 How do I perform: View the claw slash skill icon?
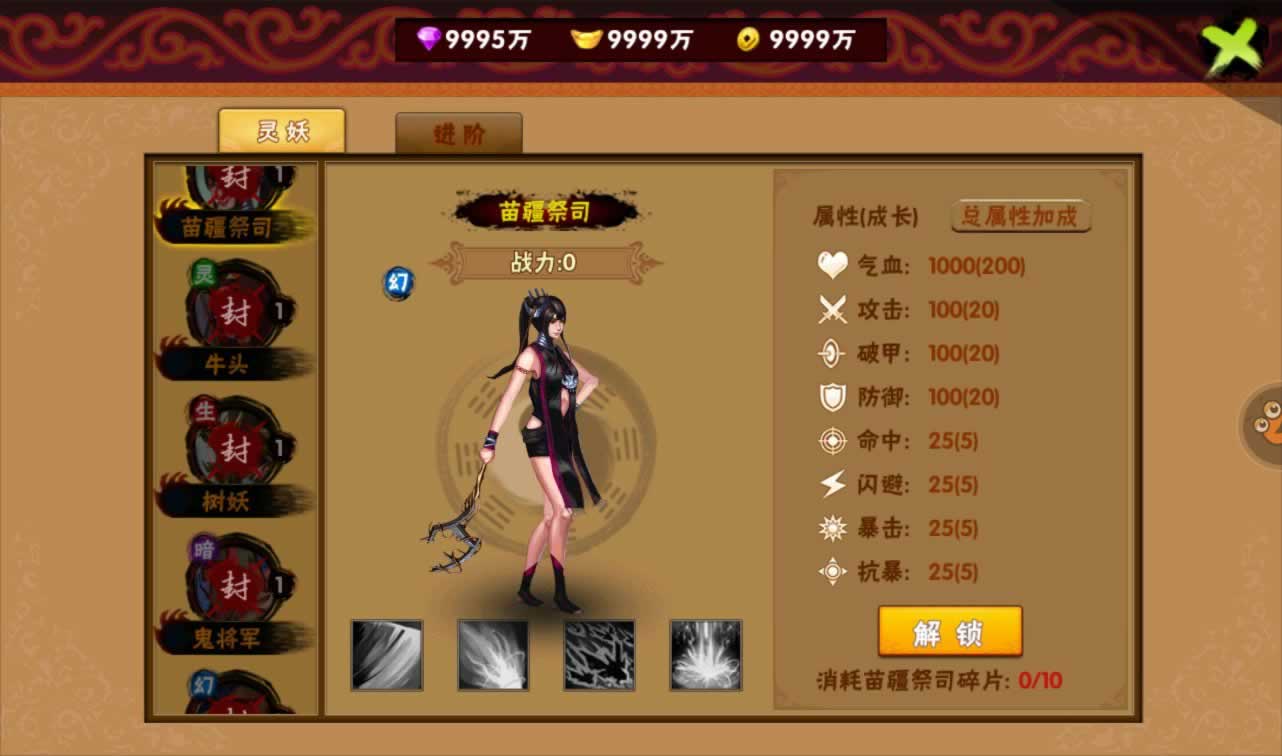click(x=387, y=655)
